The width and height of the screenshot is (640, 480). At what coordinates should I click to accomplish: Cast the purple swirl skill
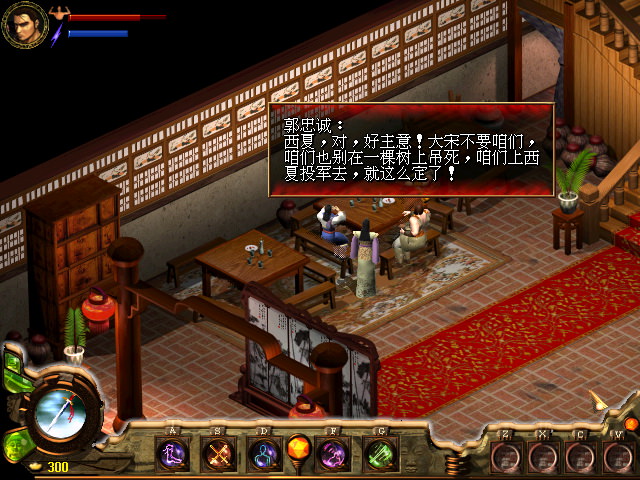click(333, 455)
